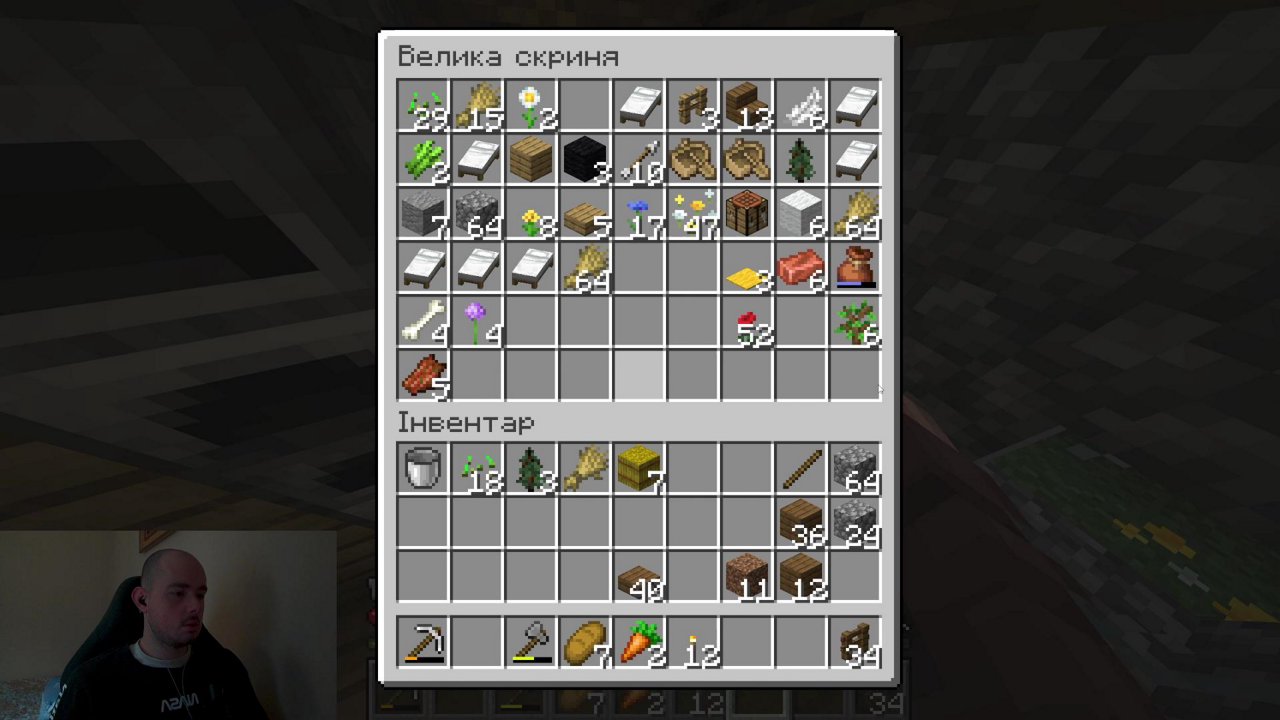Grab the oxeye daisy from the chest
1280x720 pixels.
coord(530,105)
